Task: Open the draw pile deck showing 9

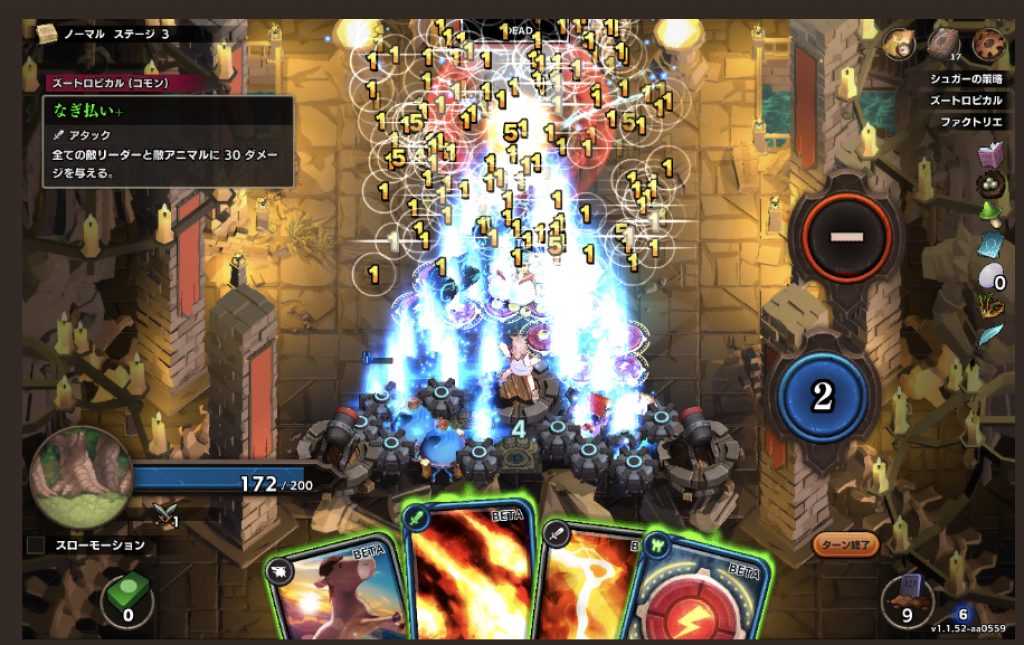Action: click(x=908, y=598)
